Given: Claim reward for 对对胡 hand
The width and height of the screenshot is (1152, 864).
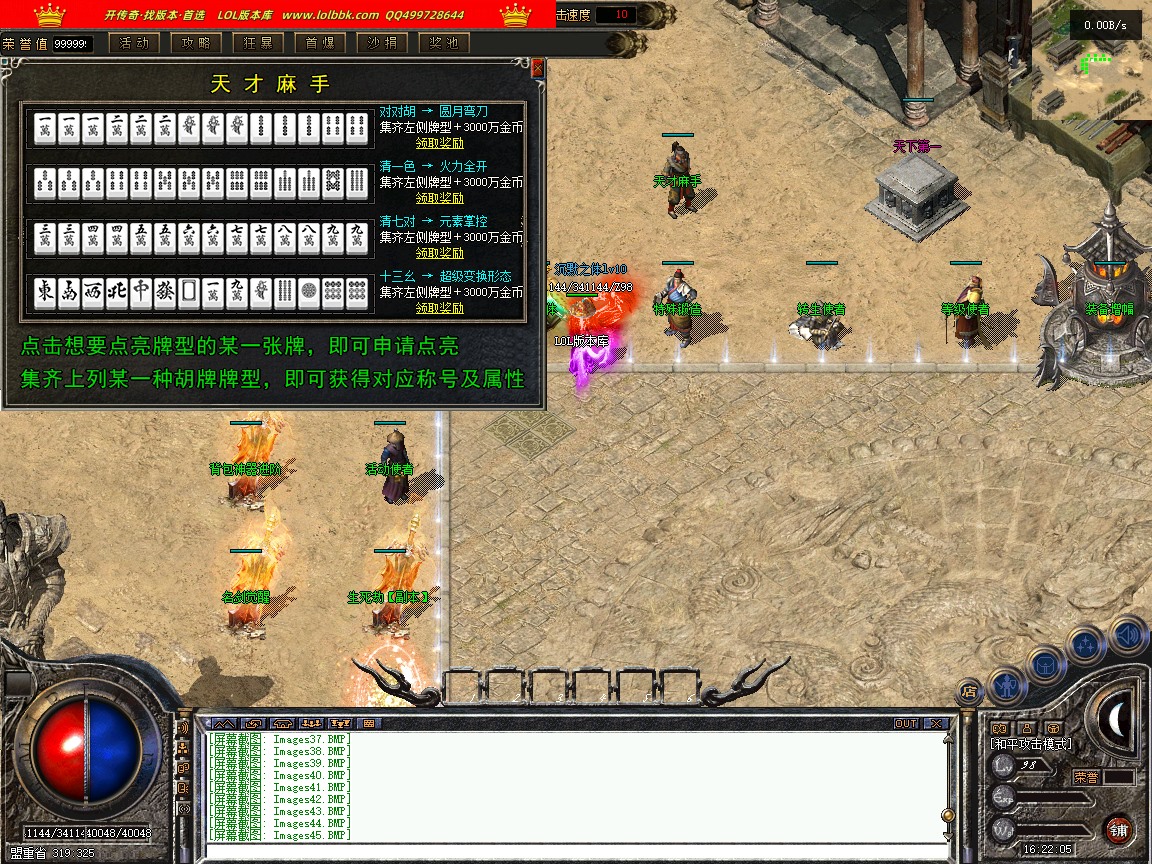Looking at the screenshot, I should click(440, 143).
